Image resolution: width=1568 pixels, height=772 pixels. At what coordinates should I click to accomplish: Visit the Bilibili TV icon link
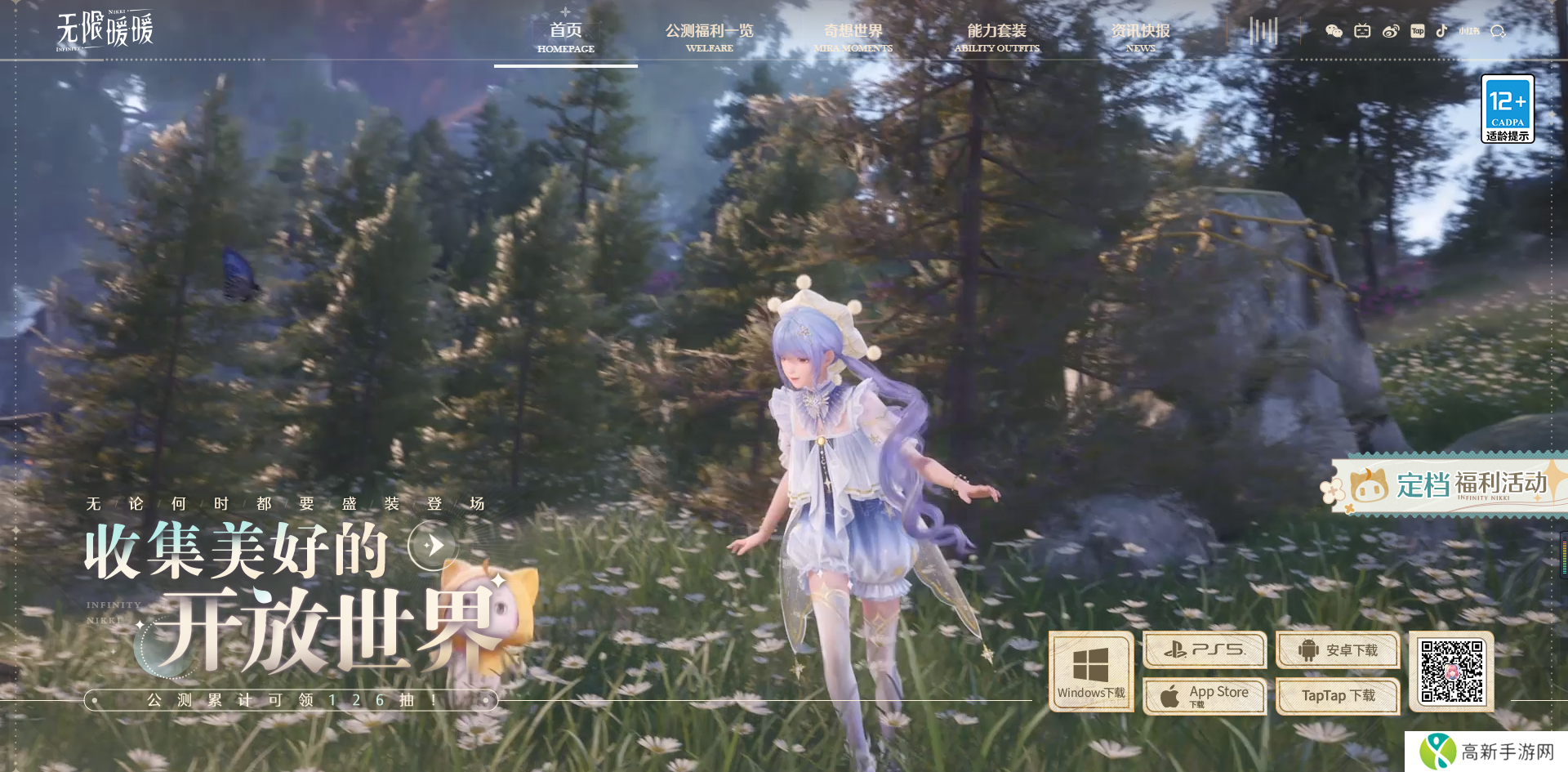pyautogui.click(x=1362, y=31)
